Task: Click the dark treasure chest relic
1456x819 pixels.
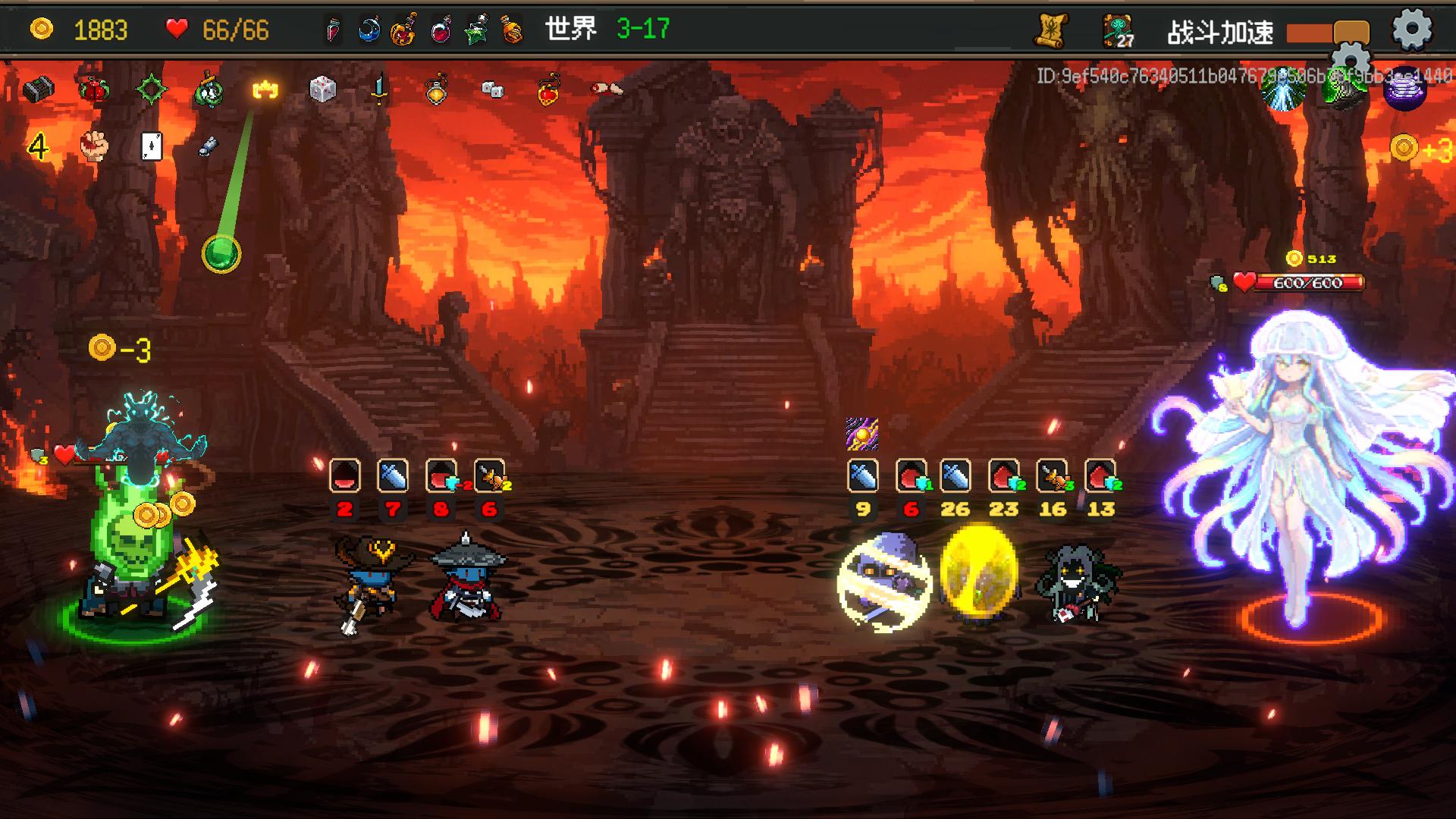Action: coord(37,90)
